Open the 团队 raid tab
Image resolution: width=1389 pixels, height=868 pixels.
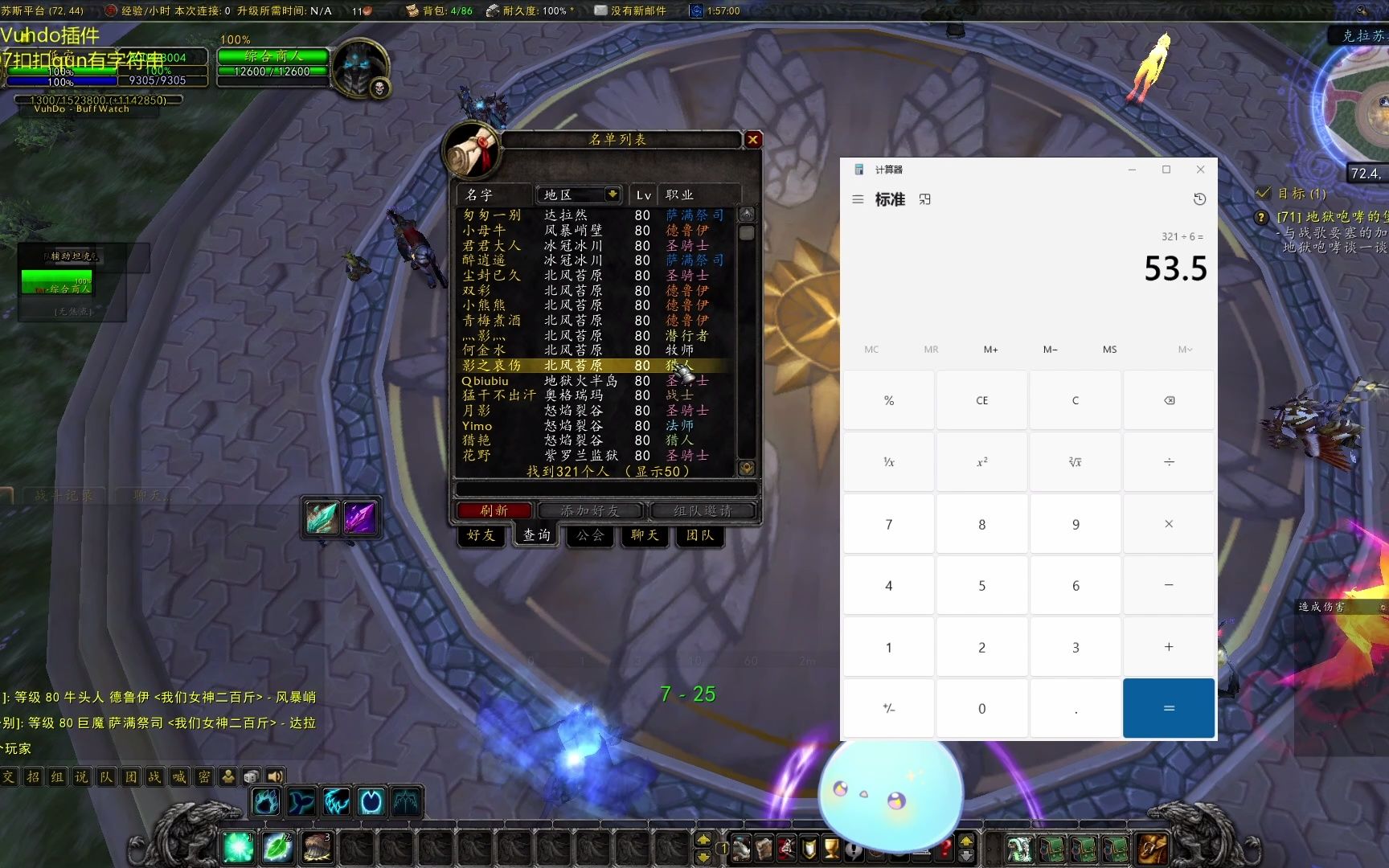[x=699, y=535]
